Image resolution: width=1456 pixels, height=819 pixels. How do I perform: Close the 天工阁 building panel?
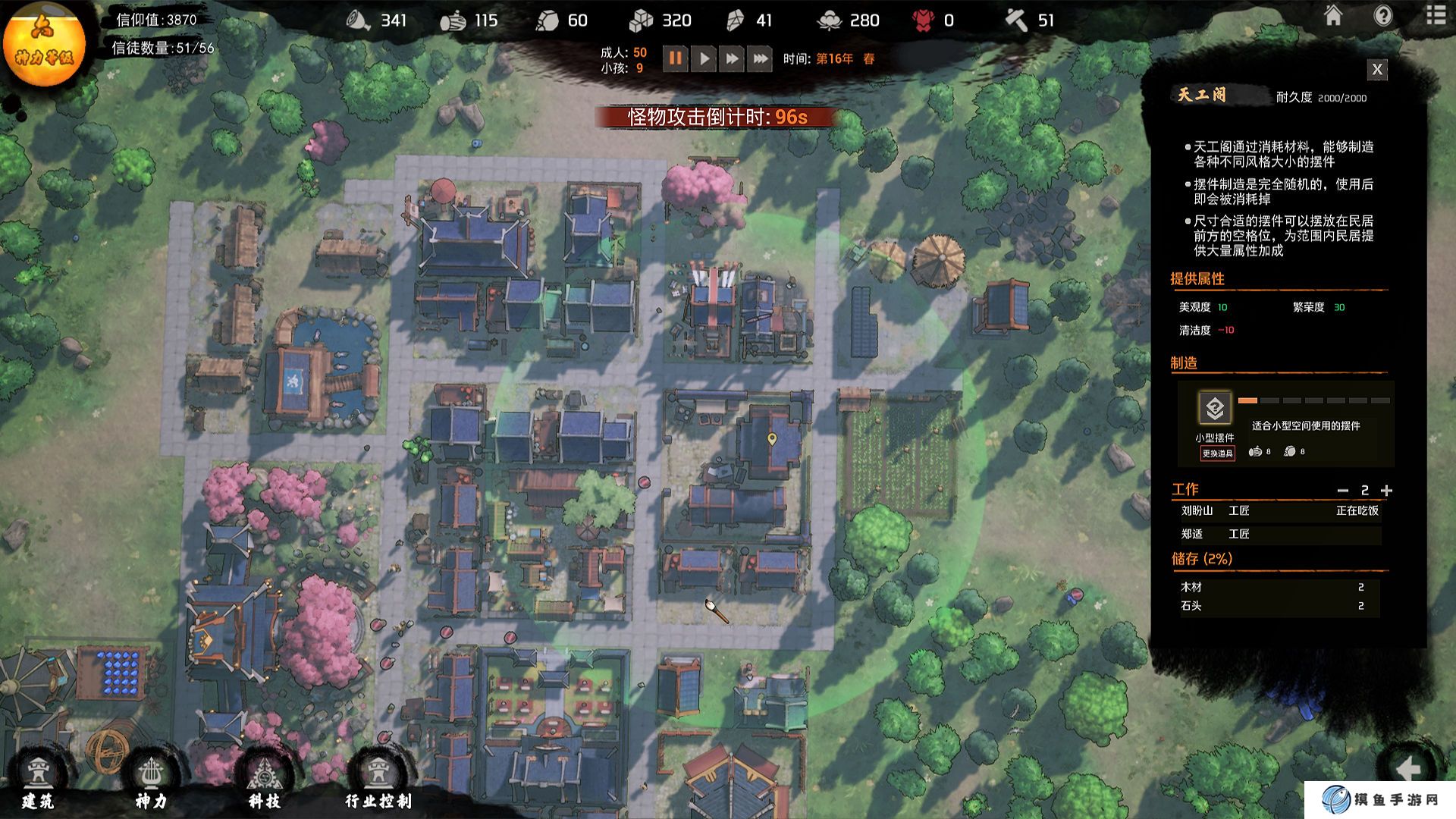click(x=1377, y=70)
